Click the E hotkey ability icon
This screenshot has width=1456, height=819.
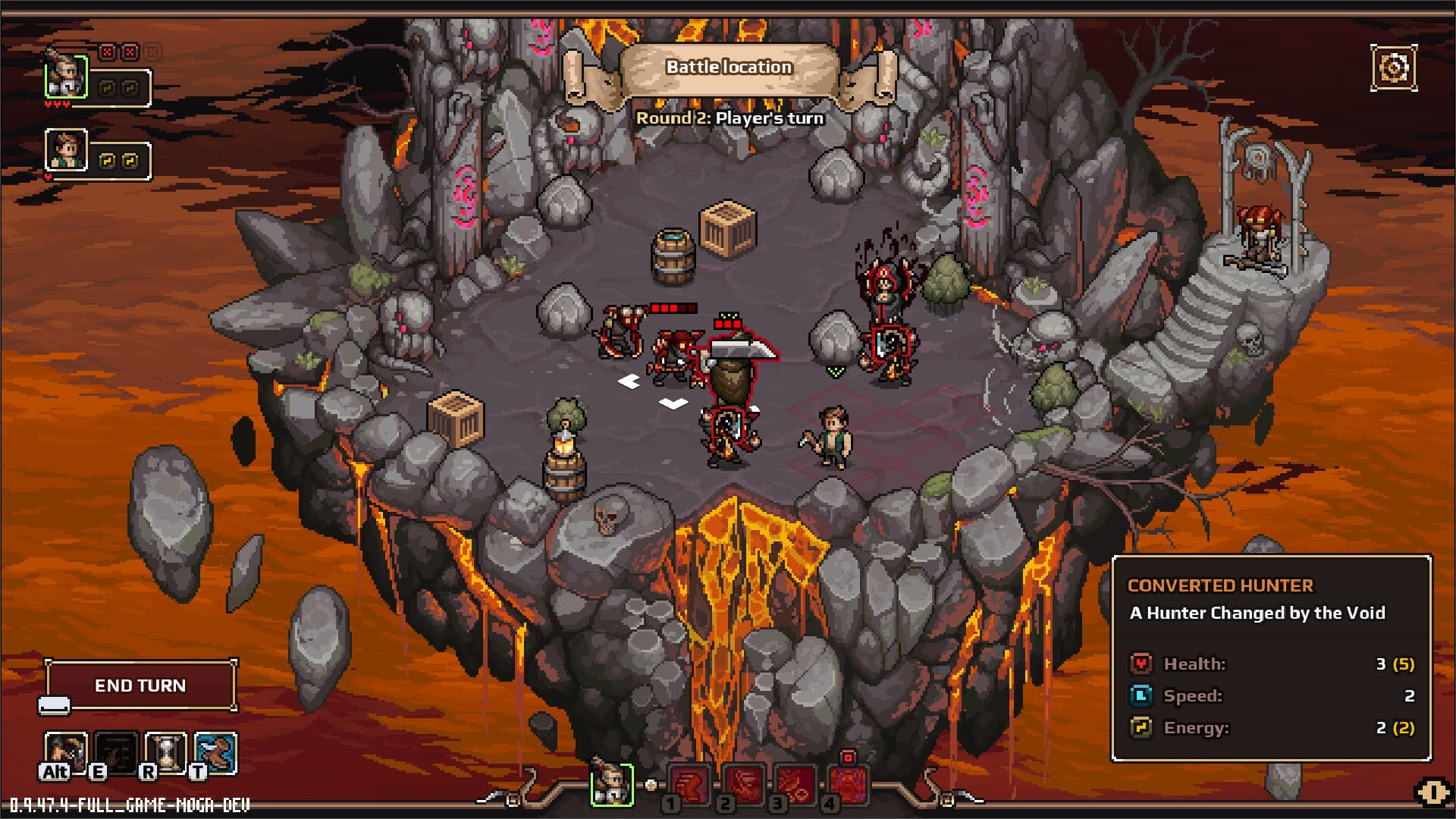pyautogui.click(x=115, y=752)
